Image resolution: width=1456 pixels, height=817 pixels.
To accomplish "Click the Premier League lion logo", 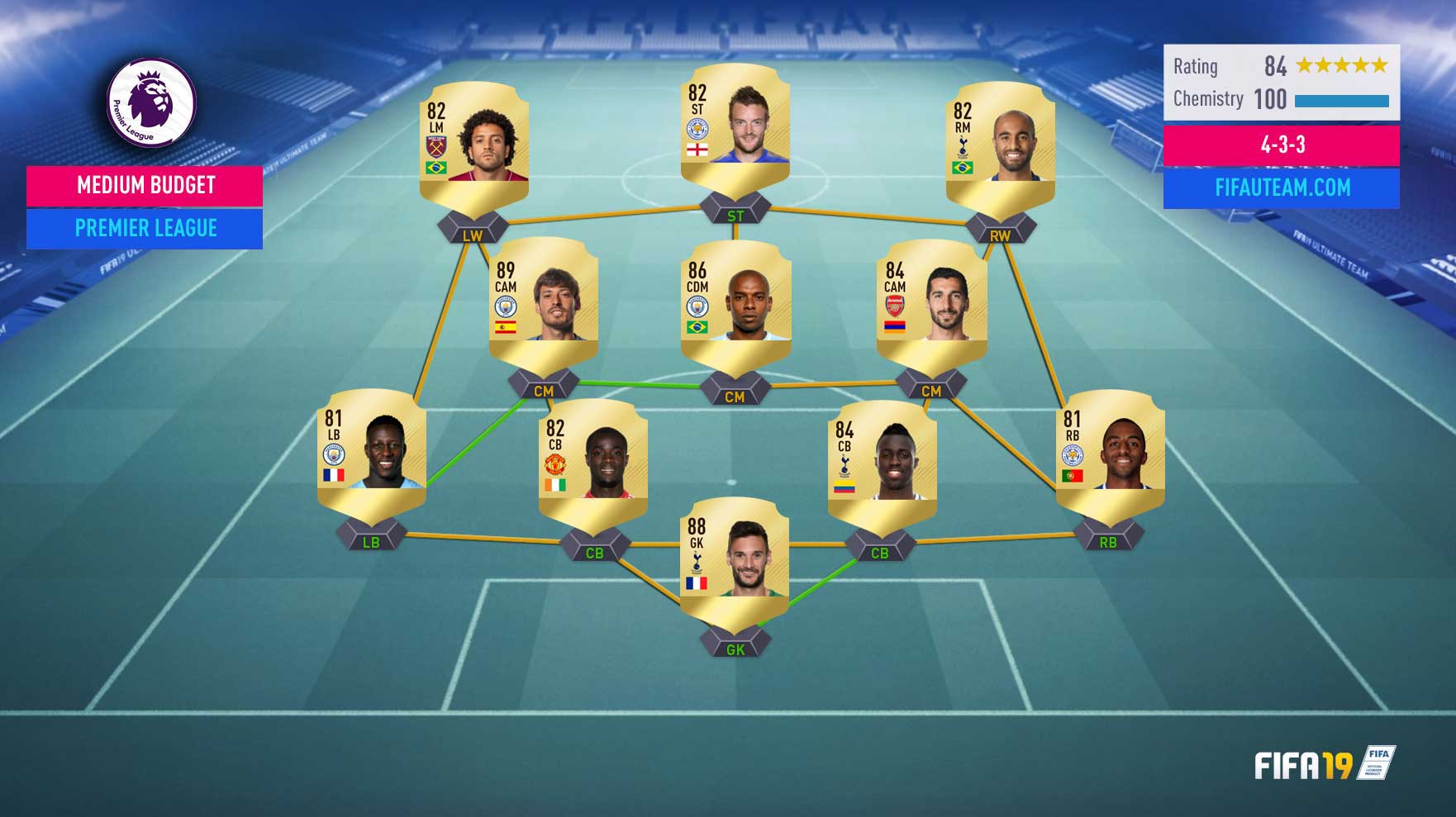I will (151, 102).
